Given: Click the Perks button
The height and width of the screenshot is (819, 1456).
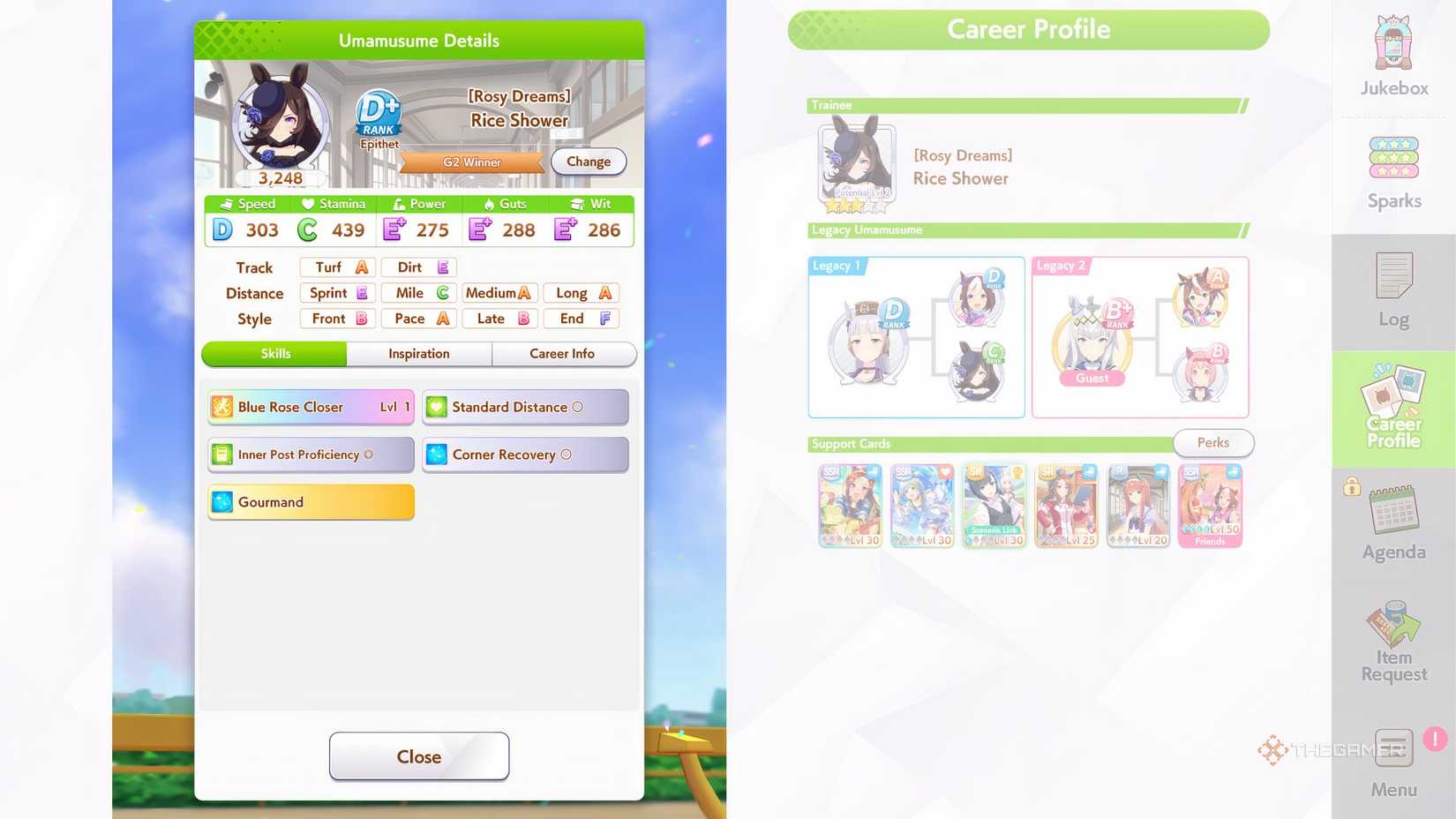Looking at the screenshot, I should [1213, 443].
